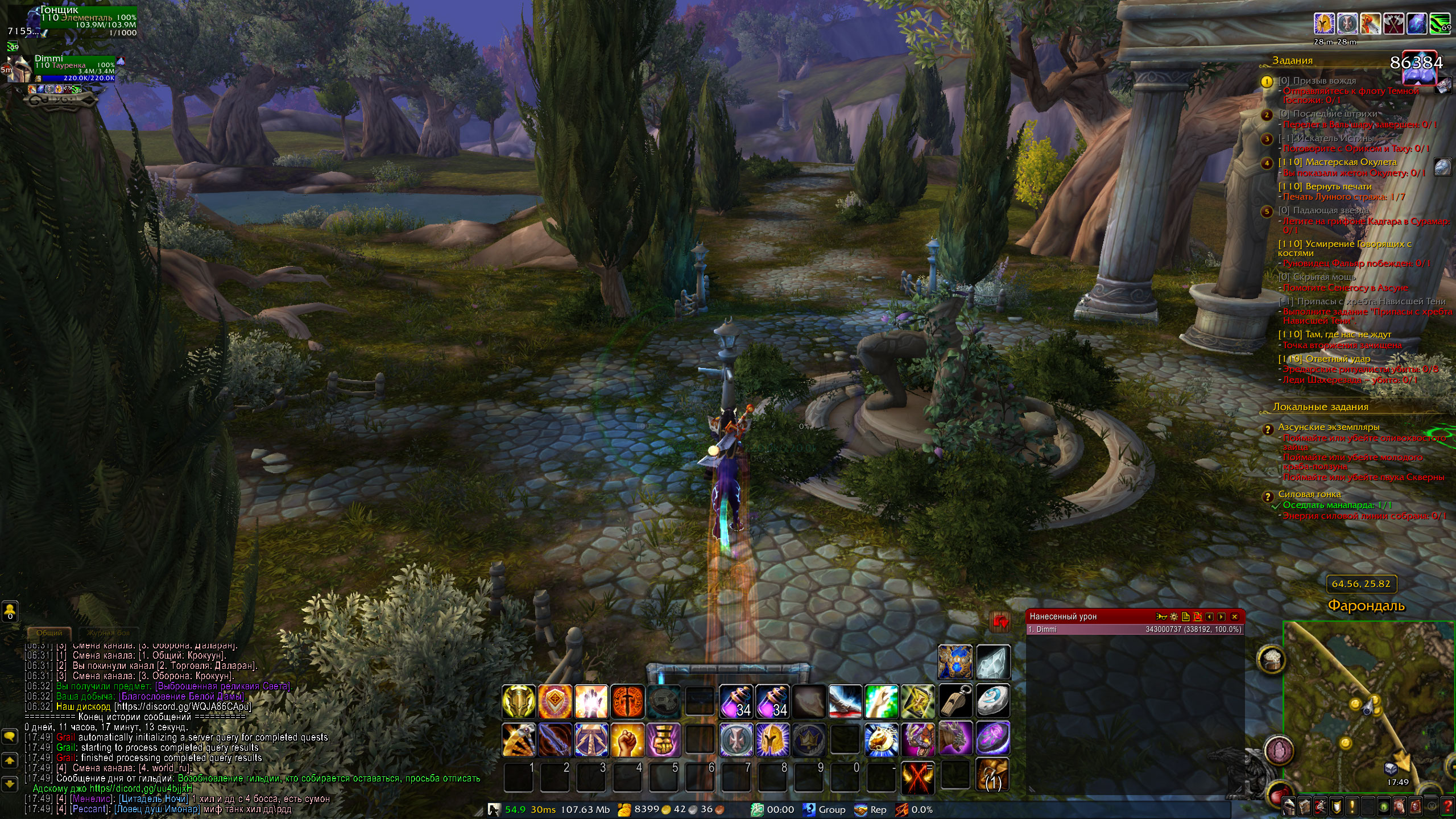The width and height of the screenshot is (1456, 819).
Task: Open the chat speech bubble menu
Action: pos(10,737)
